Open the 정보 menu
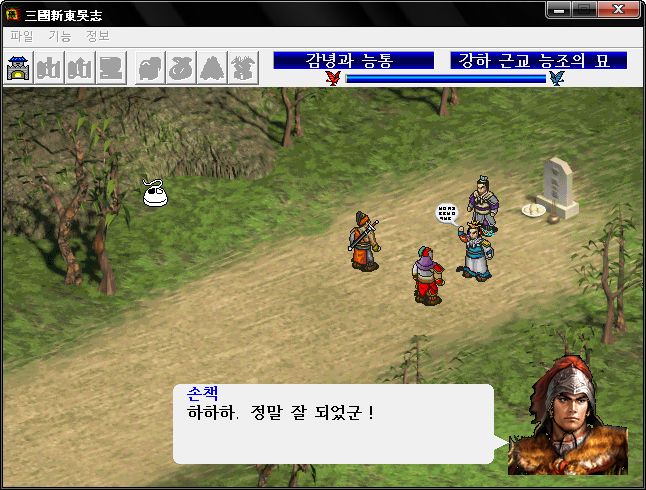Image resolution: width=646 pixels, height=490 pixels. point(97,35)
